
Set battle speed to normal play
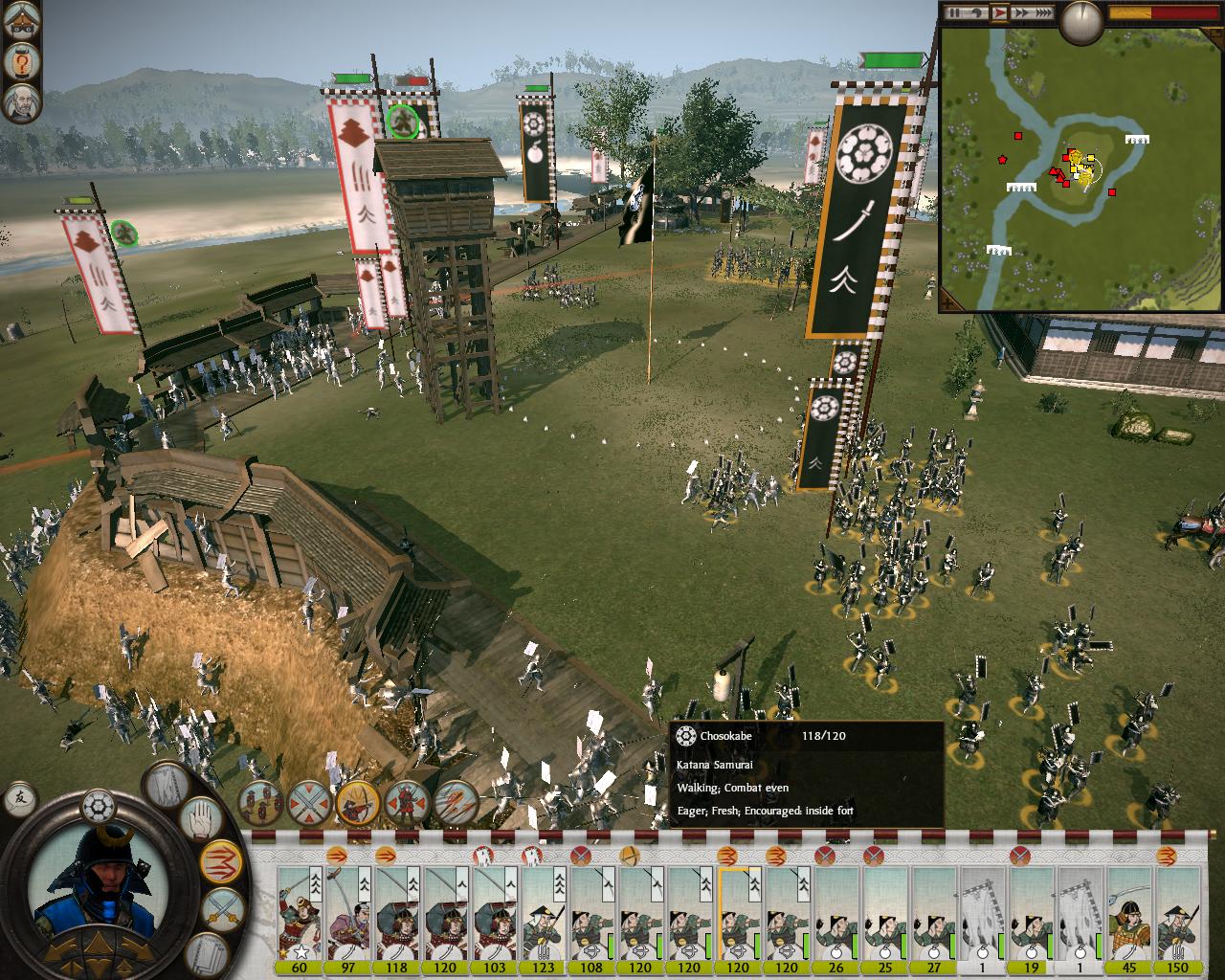tap(1001, 13)
